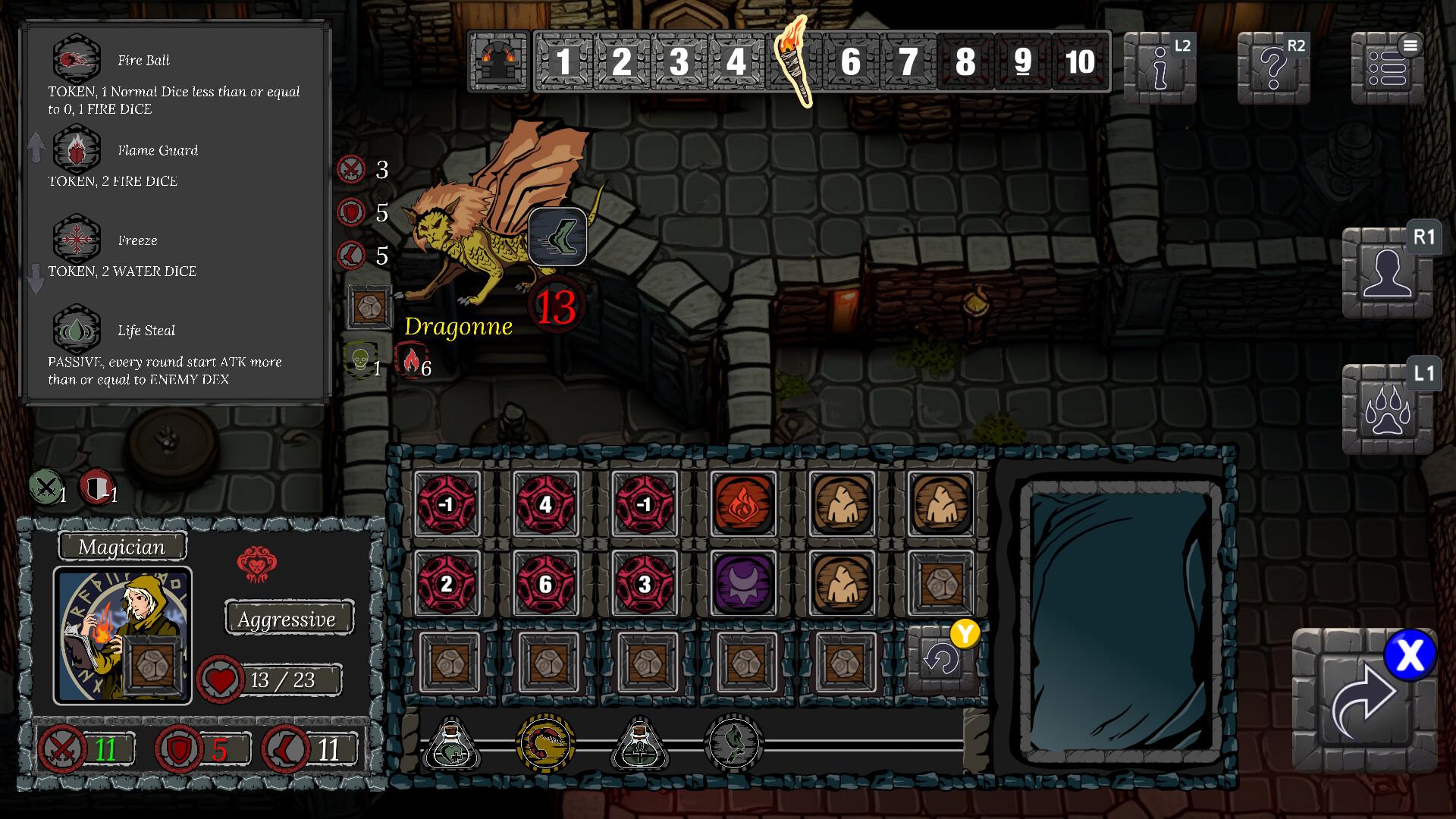Click the burning torch turn marker
Screen dimensions: 1456x819
pyautogui.click(x=793, y=62)
